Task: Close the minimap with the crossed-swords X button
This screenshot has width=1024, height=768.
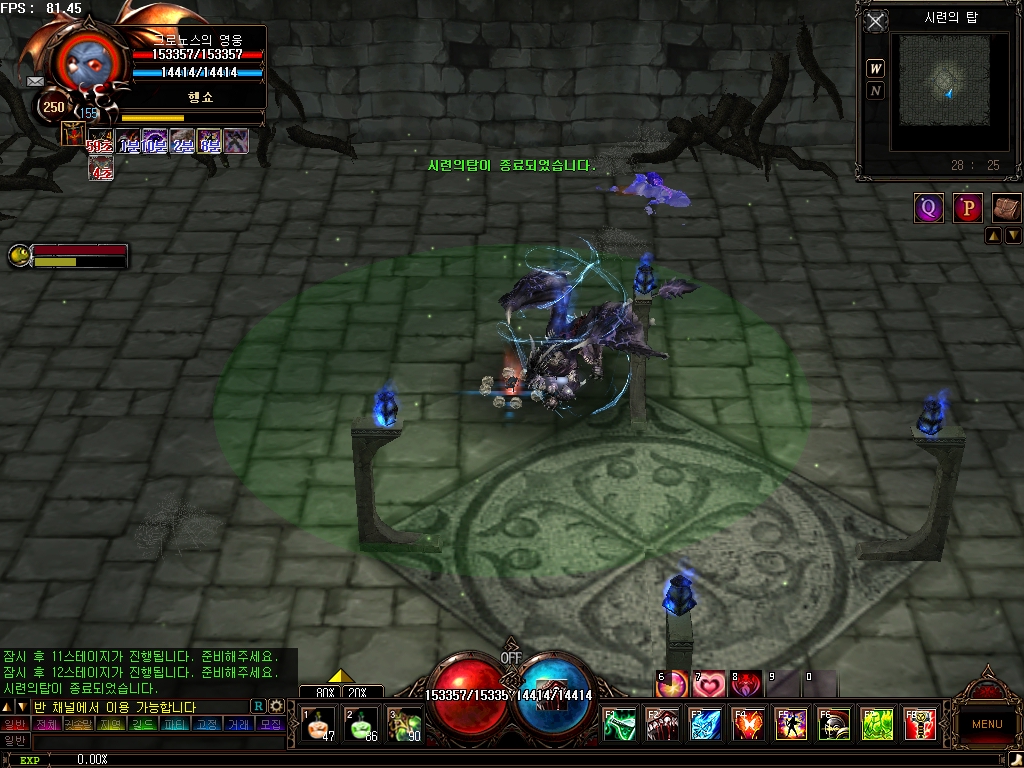Action: coord(877,21)
